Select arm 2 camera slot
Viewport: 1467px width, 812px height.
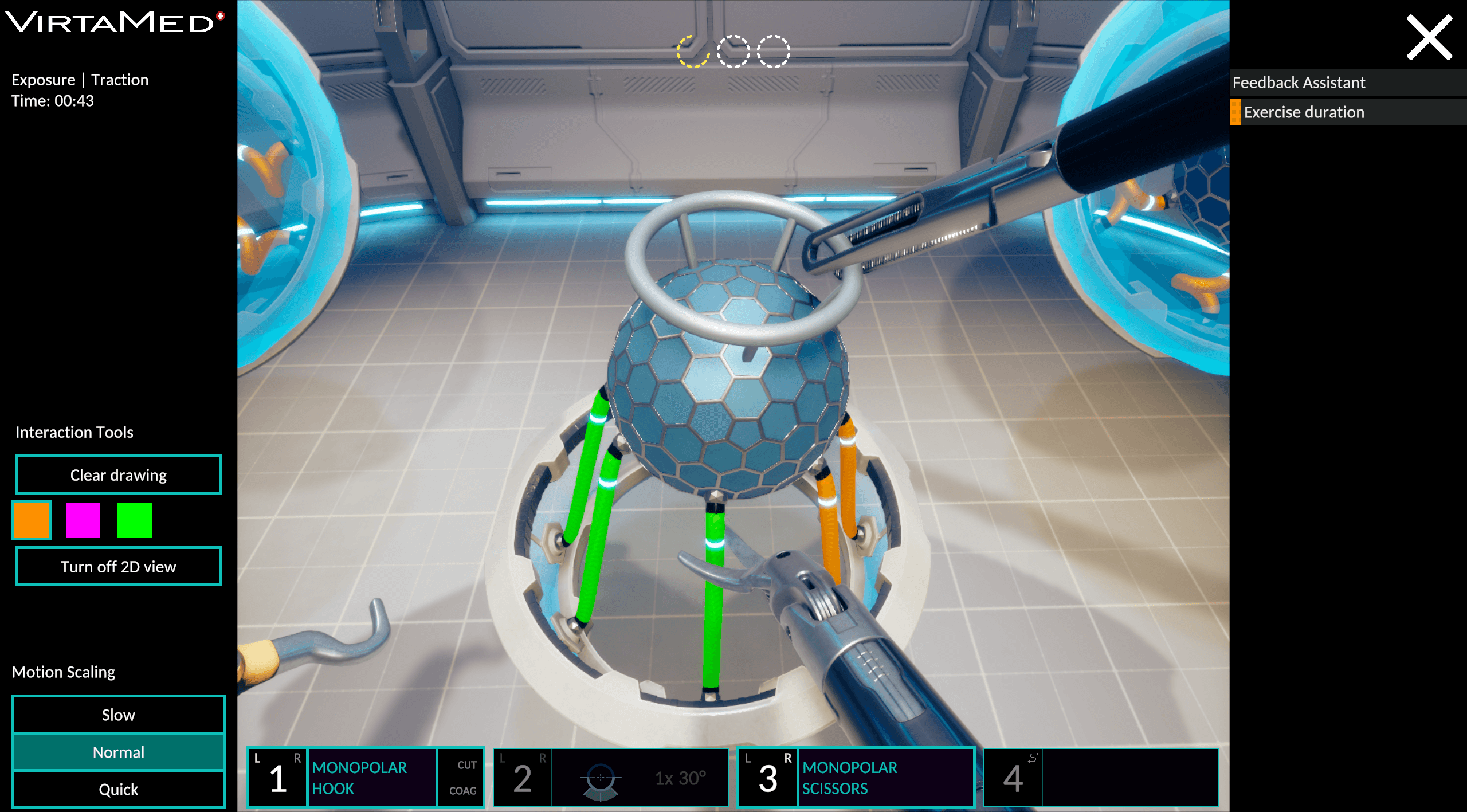[x=610, y=778]
